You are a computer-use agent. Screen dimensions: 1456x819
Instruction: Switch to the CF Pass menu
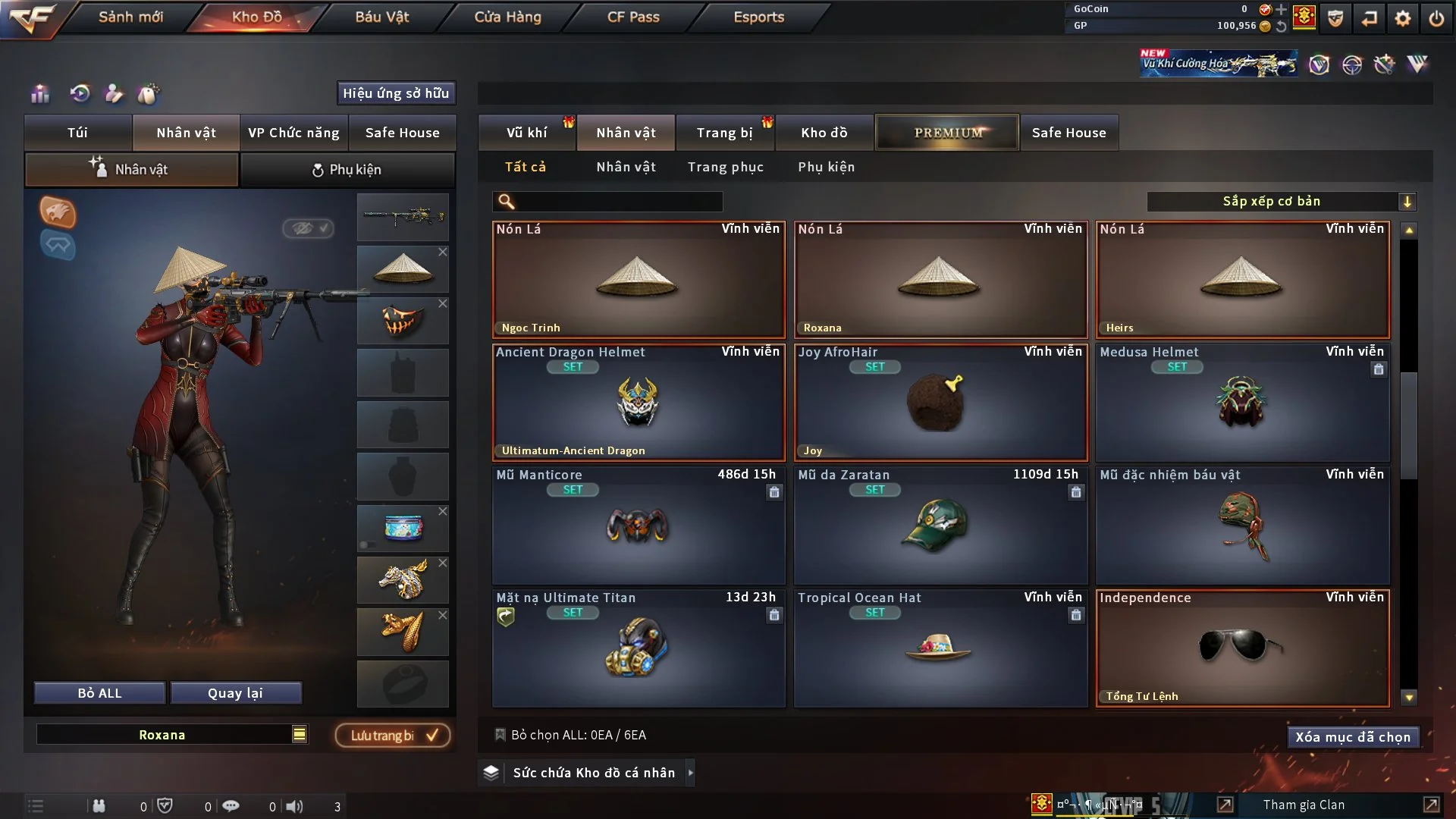633,17
